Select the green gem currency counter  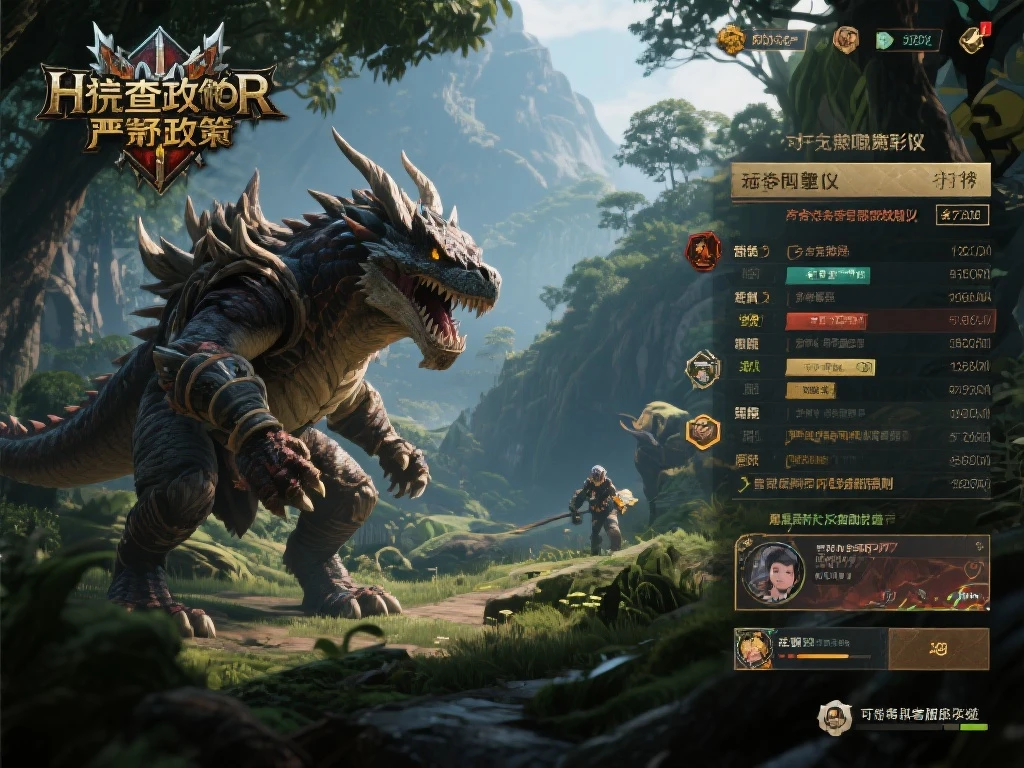point(908,41)
